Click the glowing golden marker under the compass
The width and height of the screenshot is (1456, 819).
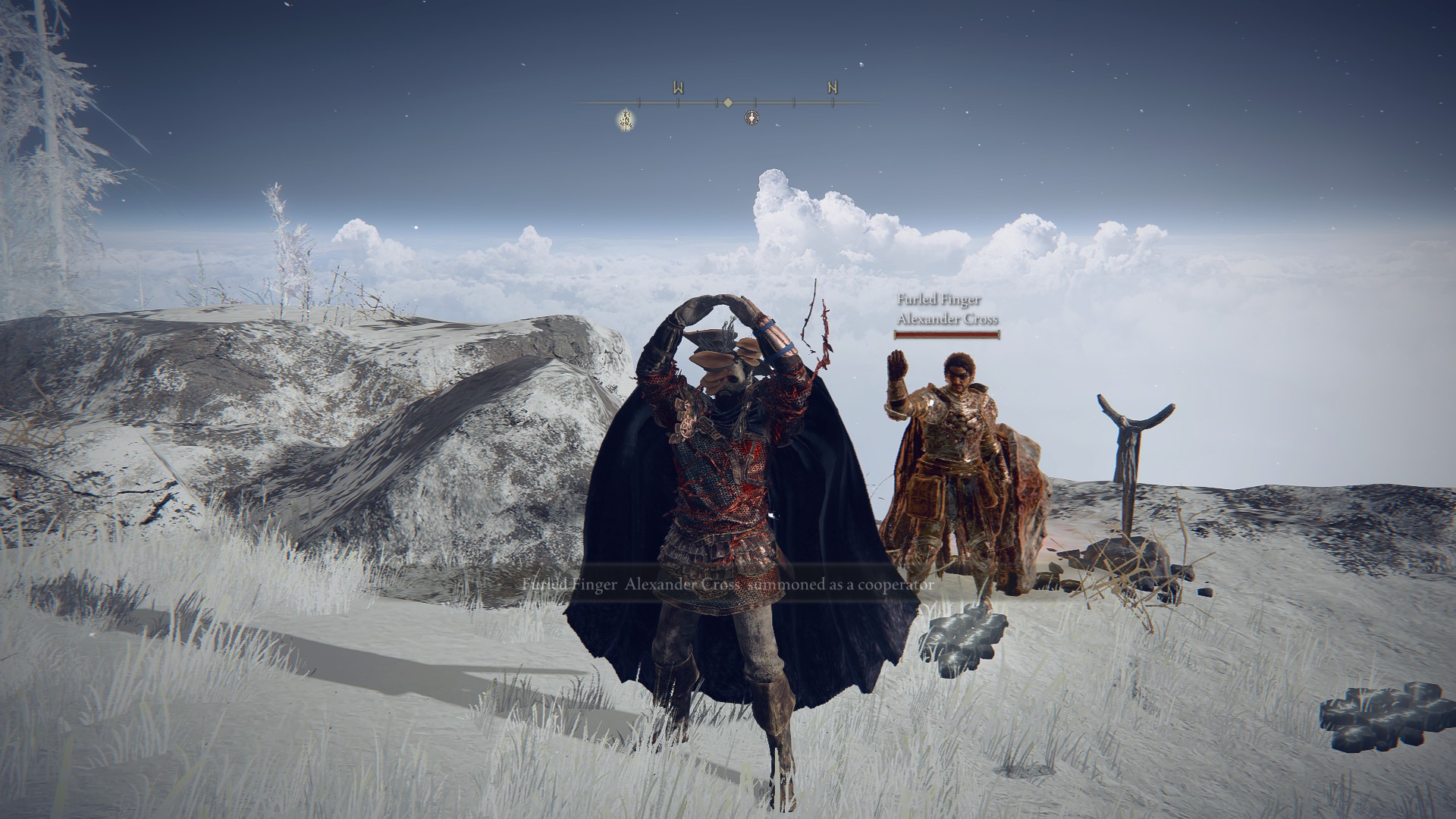pyautogui.click(x=626, y=118)
